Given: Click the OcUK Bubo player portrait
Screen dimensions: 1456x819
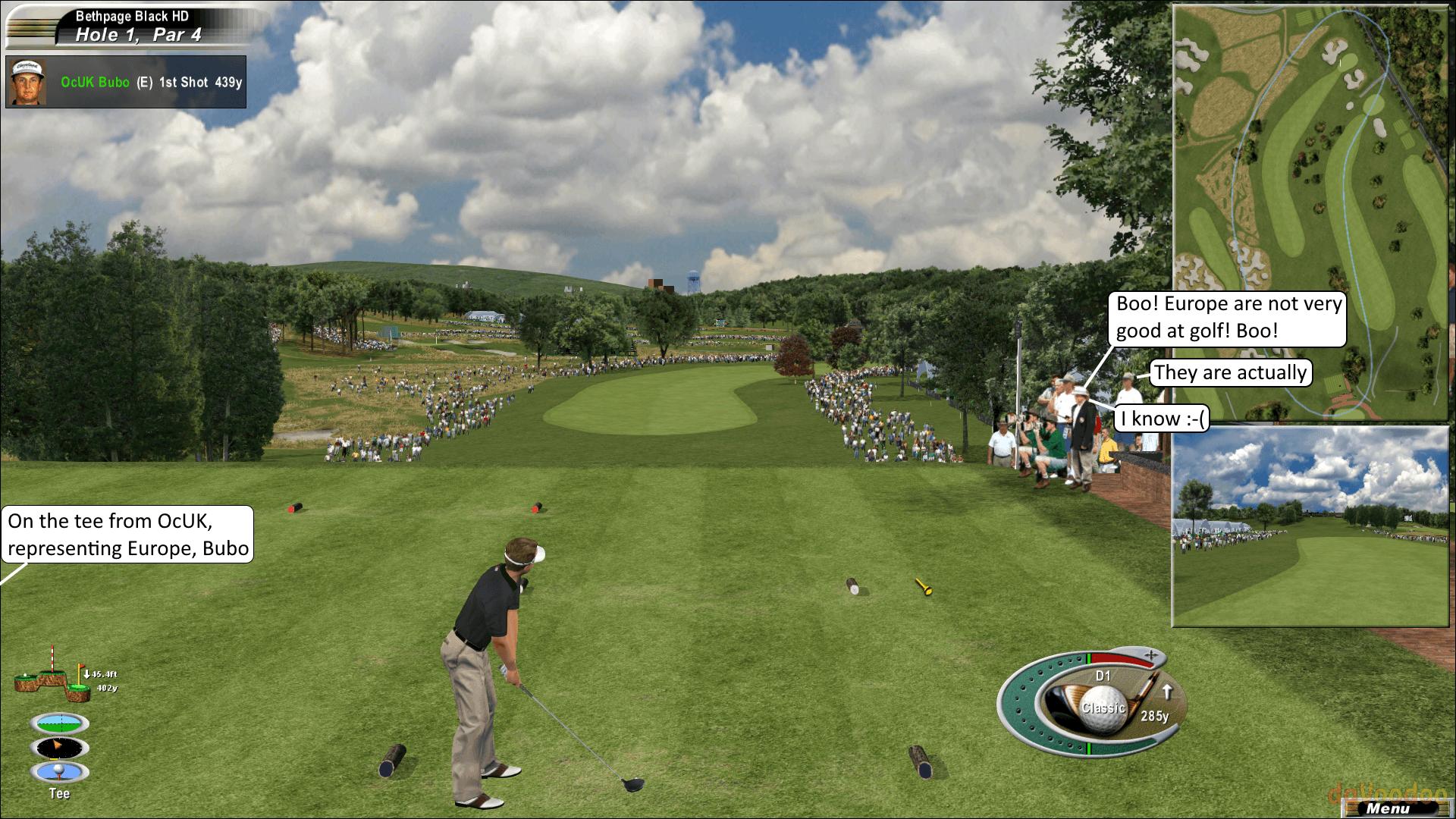Looking at the screenshot, I should coord(27,82).
